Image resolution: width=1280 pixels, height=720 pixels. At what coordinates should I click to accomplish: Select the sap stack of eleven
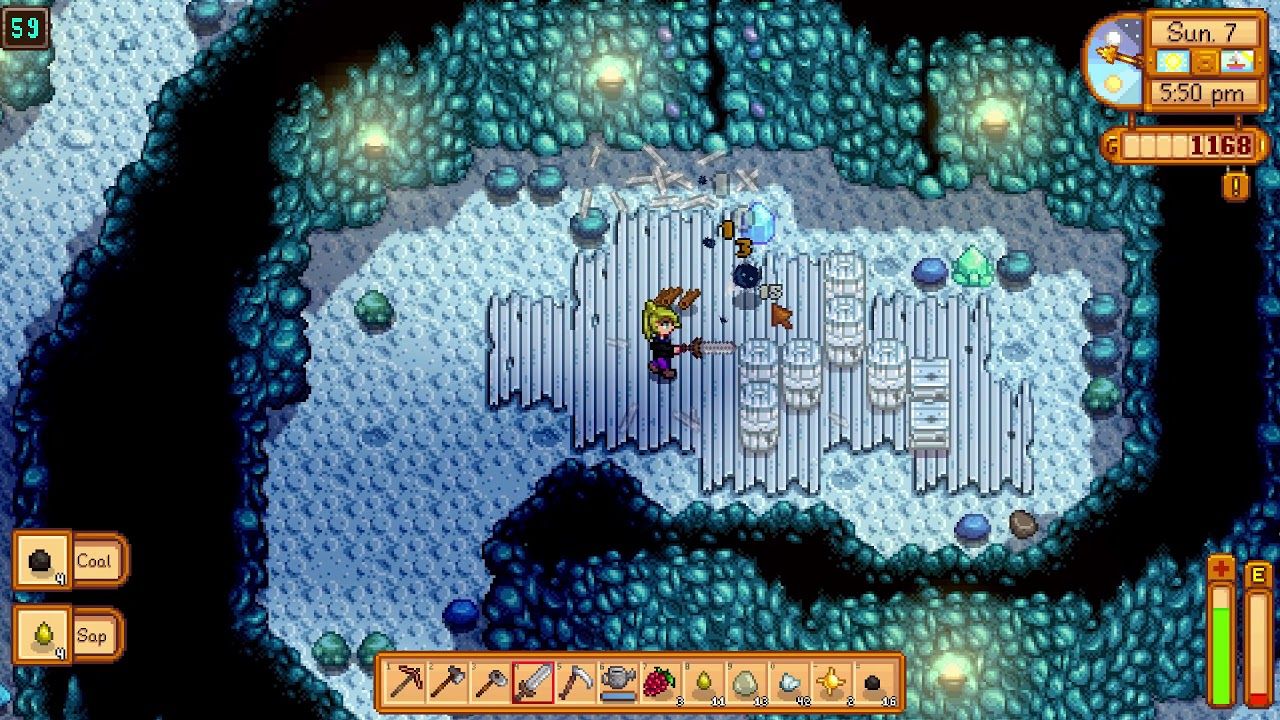[703, 683]
